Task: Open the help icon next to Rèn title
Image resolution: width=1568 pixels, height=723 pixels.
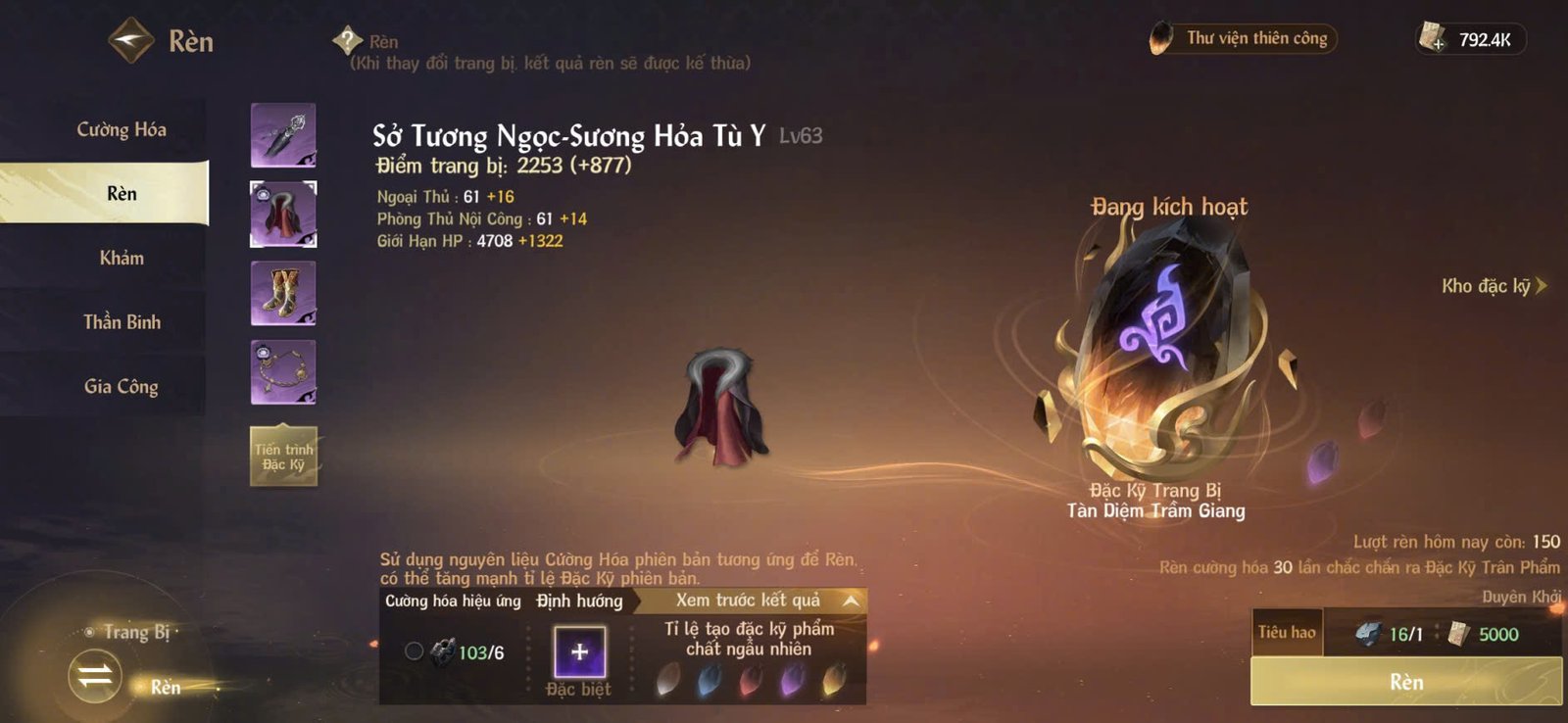Action: click(345, 41)
